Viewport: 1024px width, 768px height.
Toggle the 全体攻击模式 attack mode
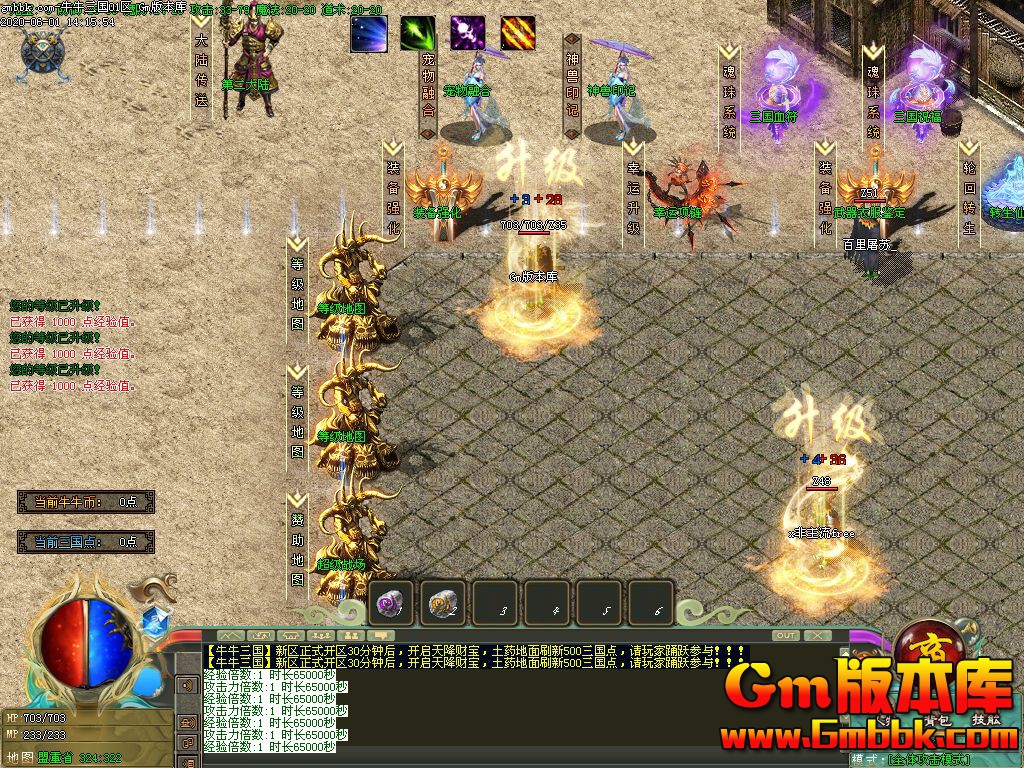[x=928, y=760]
